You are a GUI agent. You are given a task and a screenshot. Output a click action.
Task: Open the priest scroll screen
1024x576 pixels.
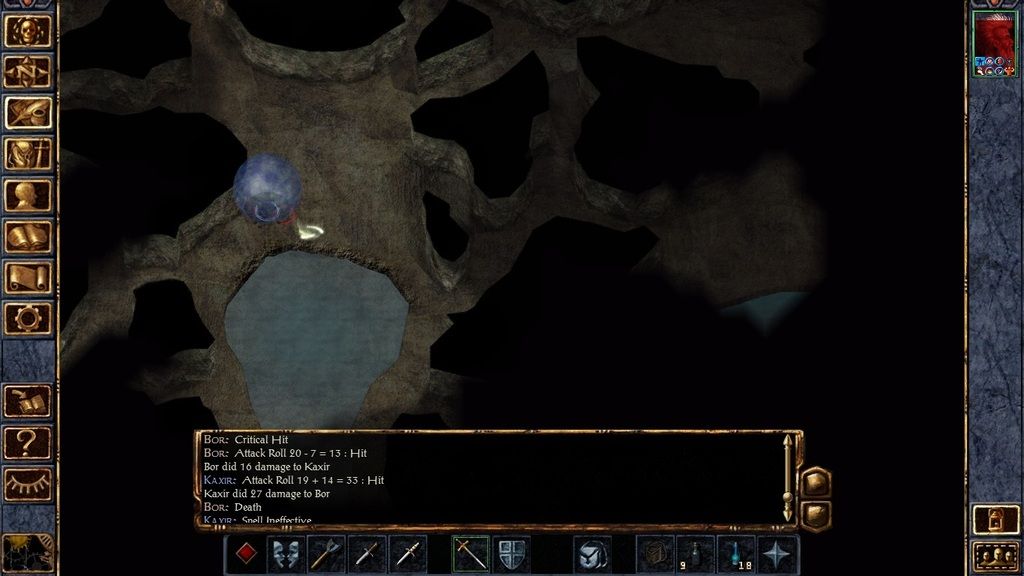point(28,277)
